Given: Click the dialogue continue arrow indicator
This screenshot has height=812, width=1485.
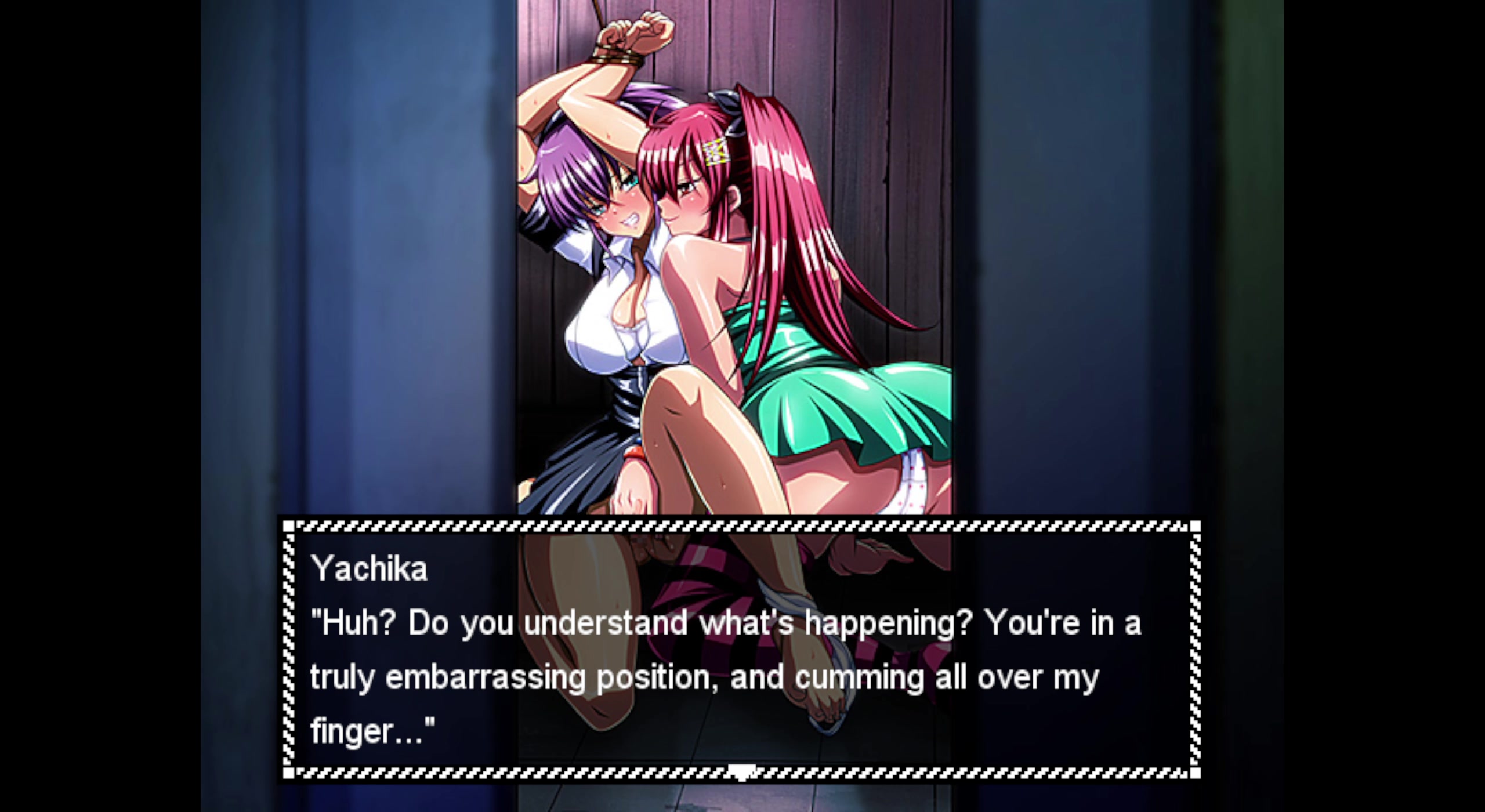Looking at the screenshot, I should pyautogui.click(x=742, y=772).
